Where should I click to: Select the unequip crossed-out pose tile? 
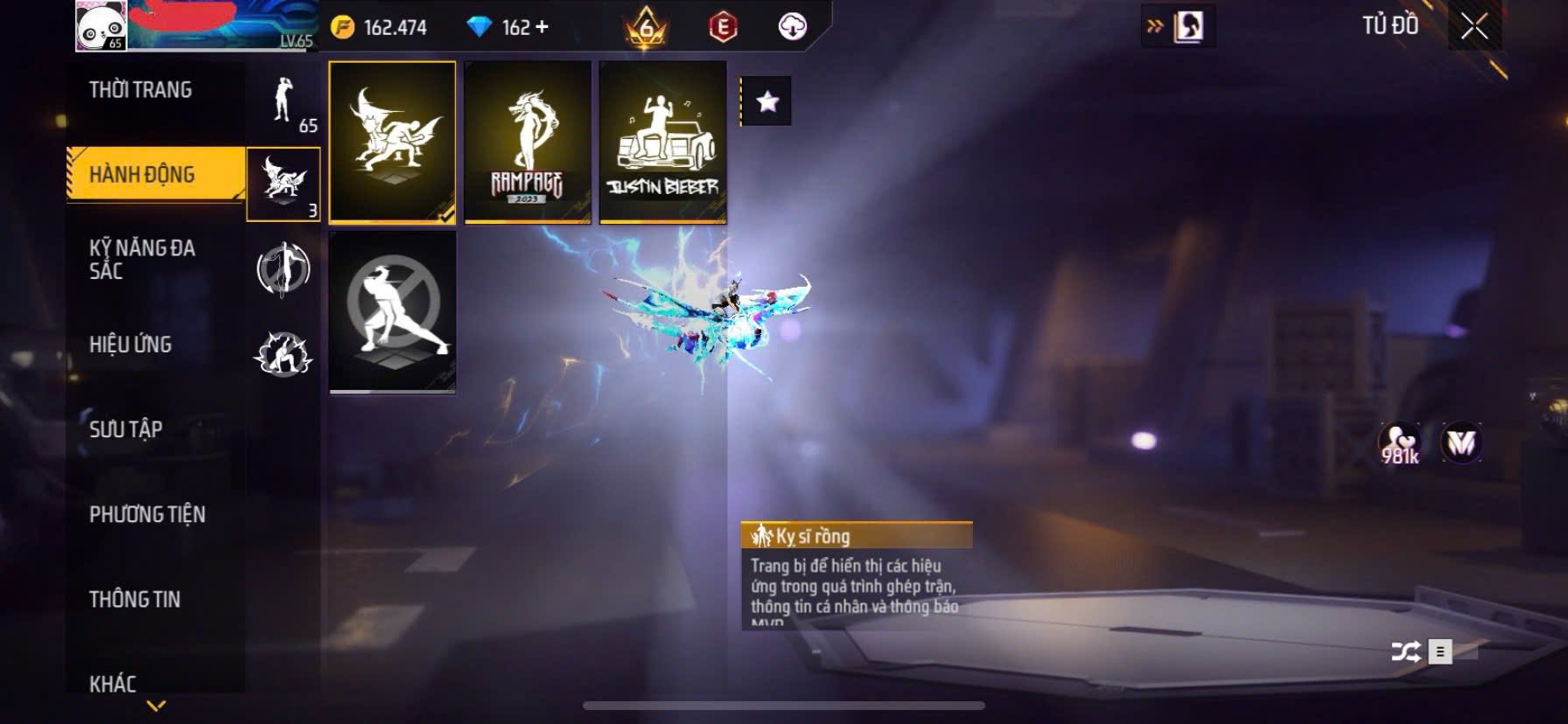392,312
